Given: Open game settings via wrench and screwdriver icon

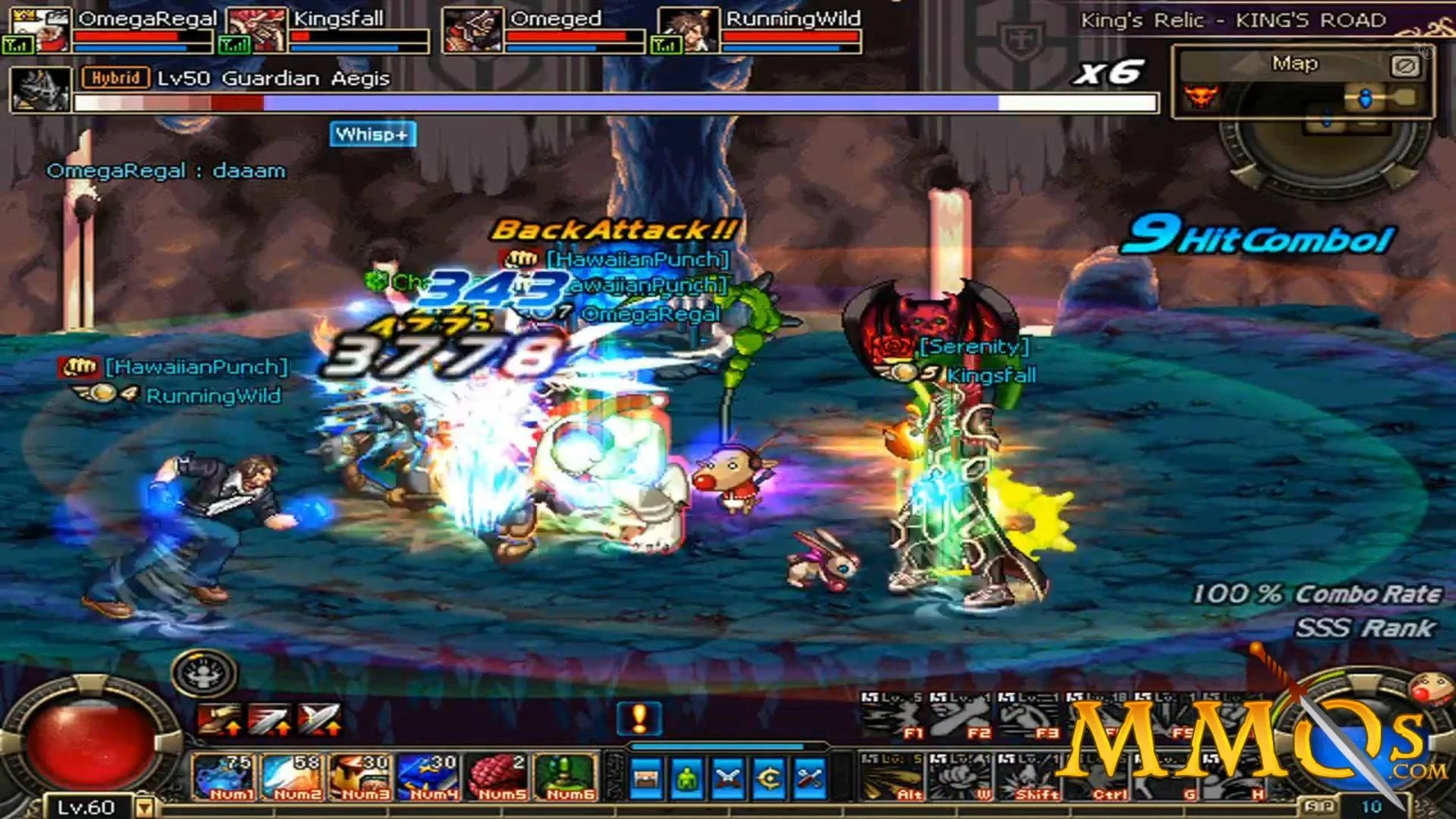Looking at the screenshot, I should click(x=811, y=776).
